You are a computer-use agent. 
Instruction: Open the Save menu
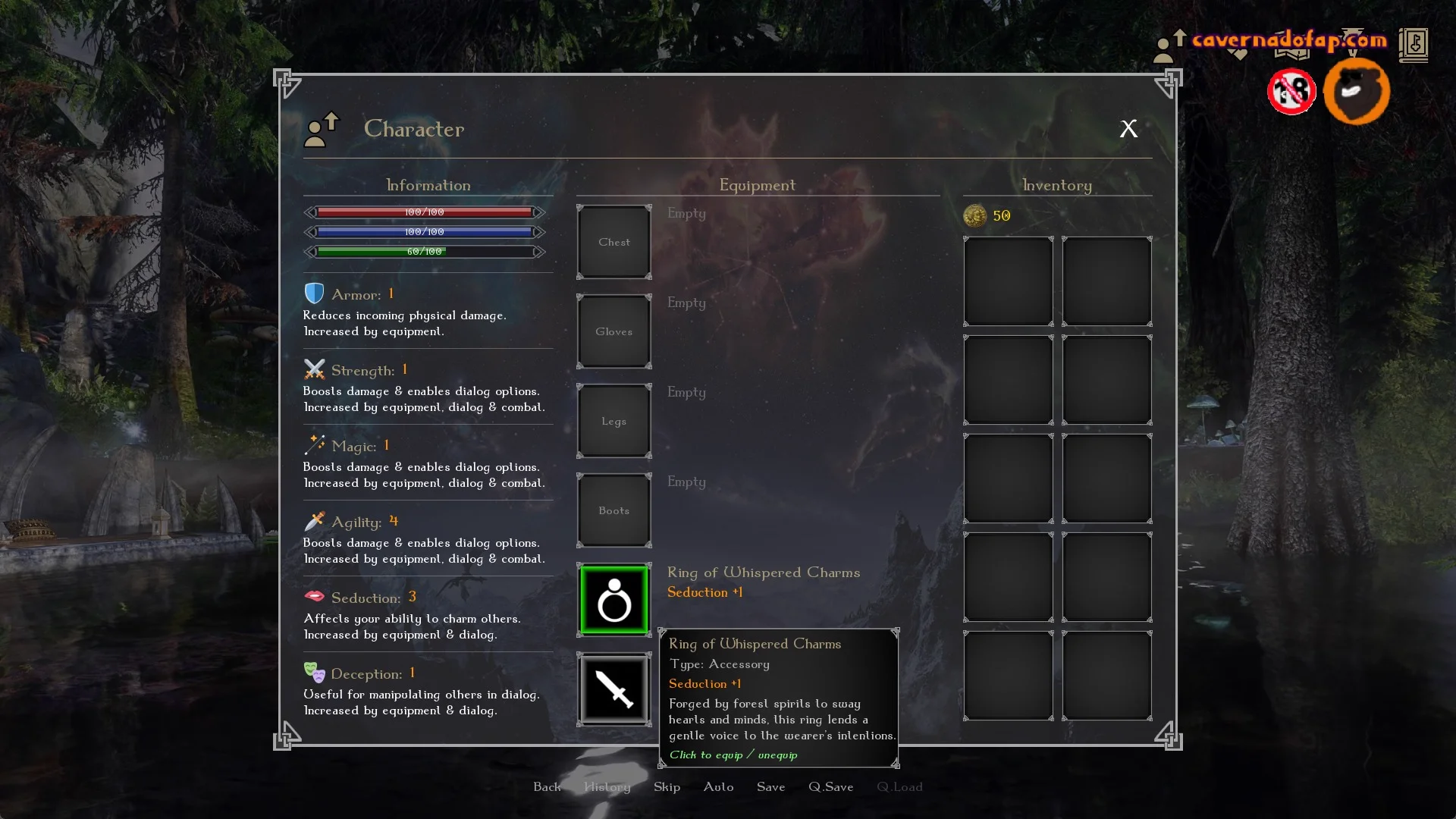pos(770,787)
